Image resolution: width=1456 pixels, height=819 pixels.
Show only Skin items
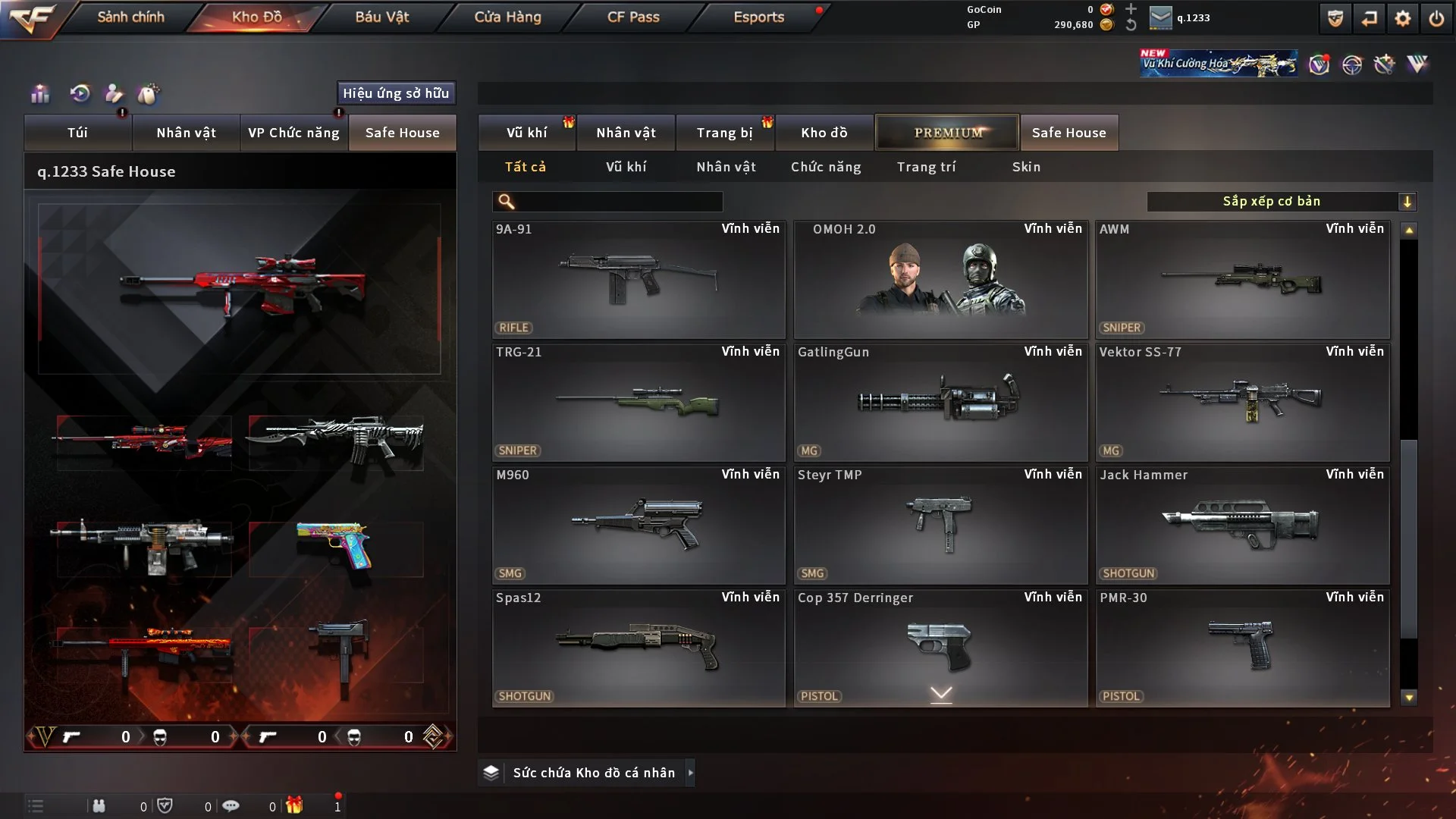[x=1026, y=167]
